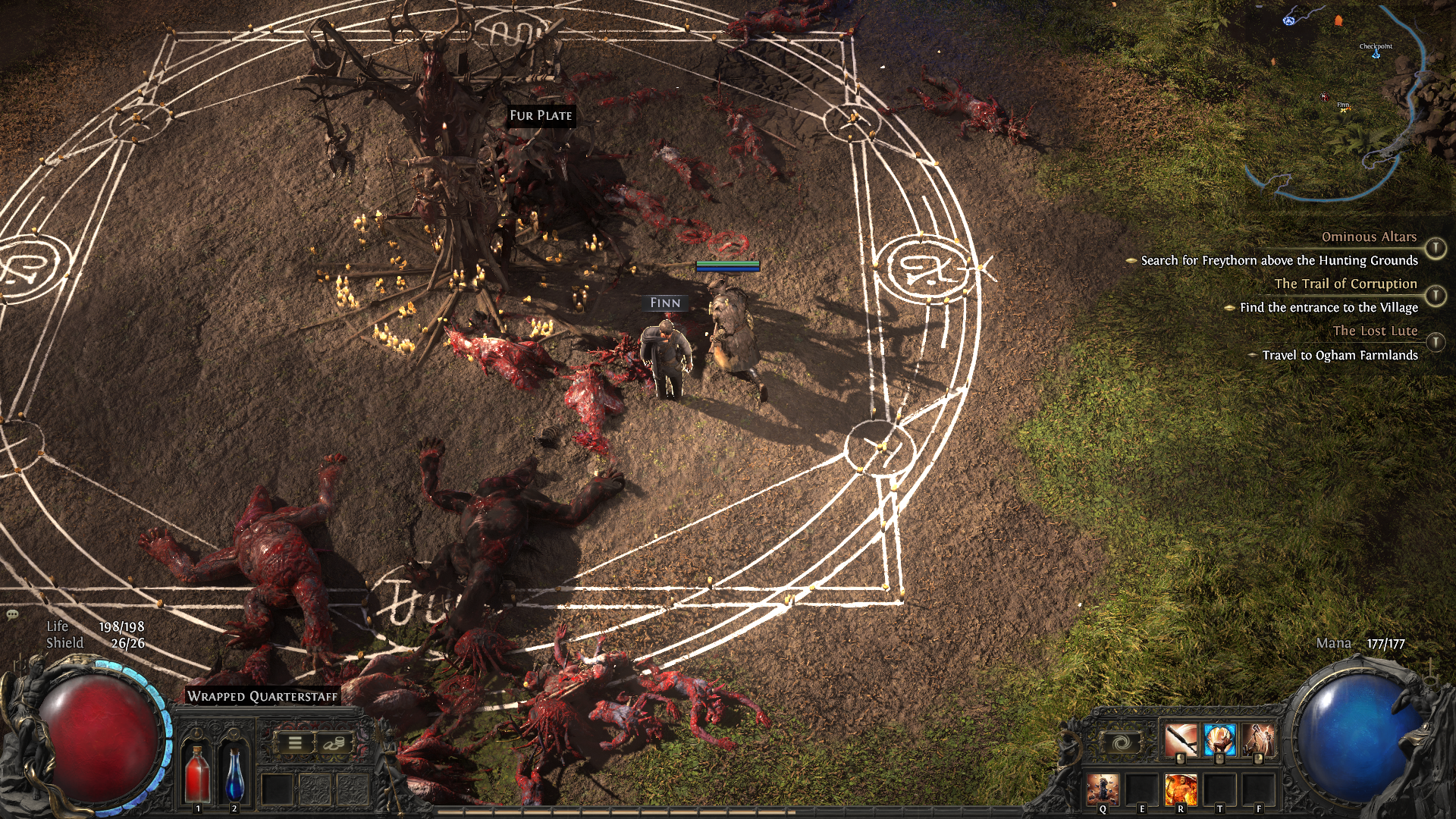Click the swirl portal button
This screenshot has width=1456, height=819.
click(x=1122, y=743)
